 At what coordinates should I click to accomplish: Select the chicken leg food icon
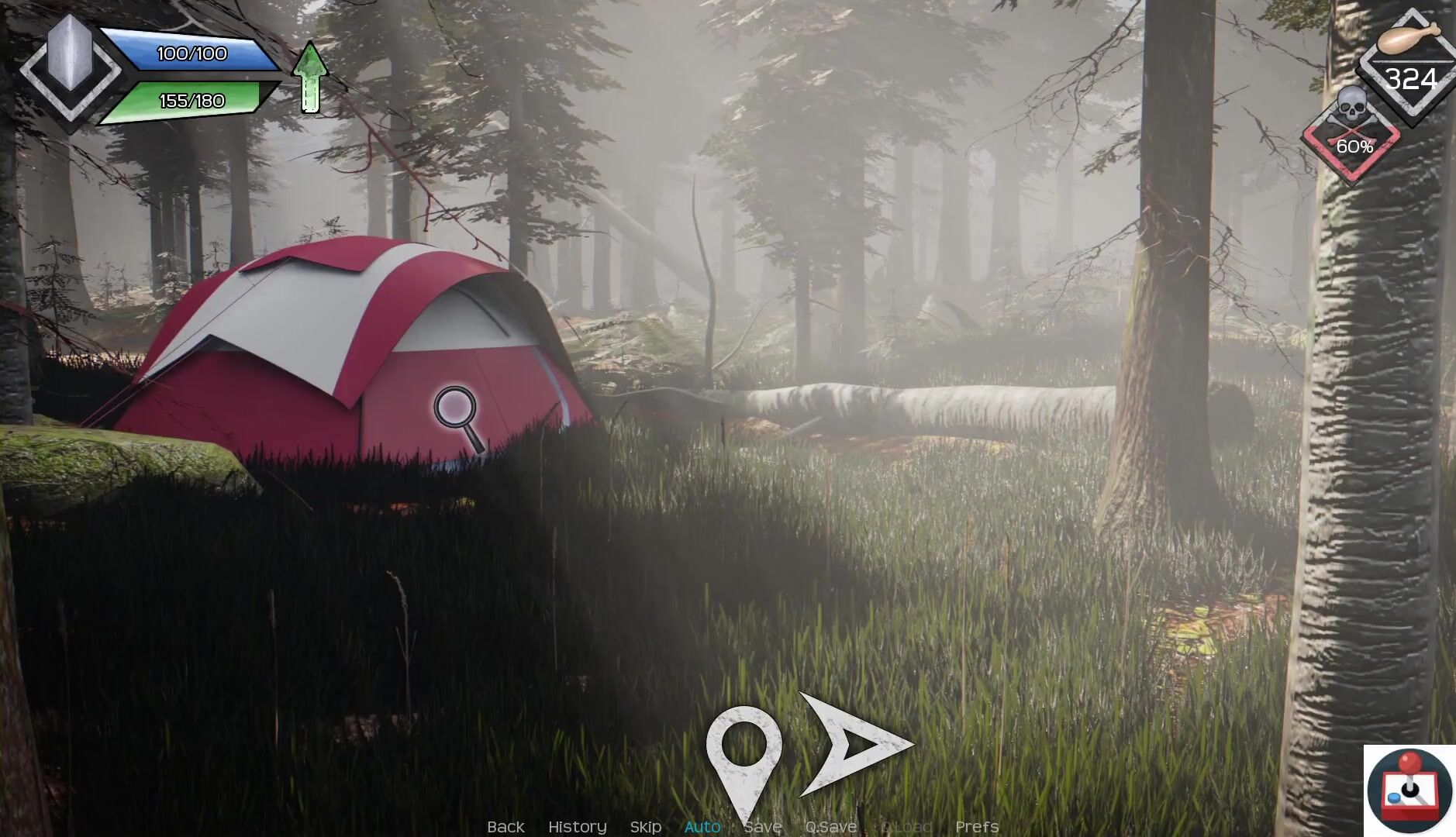(1408, 37)
